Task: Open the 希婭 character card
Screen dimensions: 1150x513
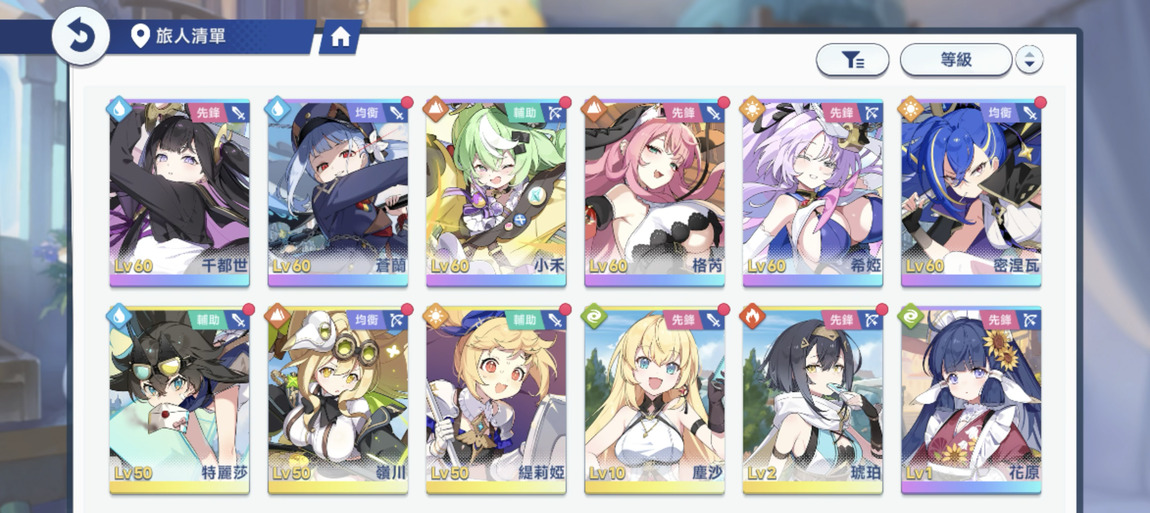Action: [x=812, y=192]
